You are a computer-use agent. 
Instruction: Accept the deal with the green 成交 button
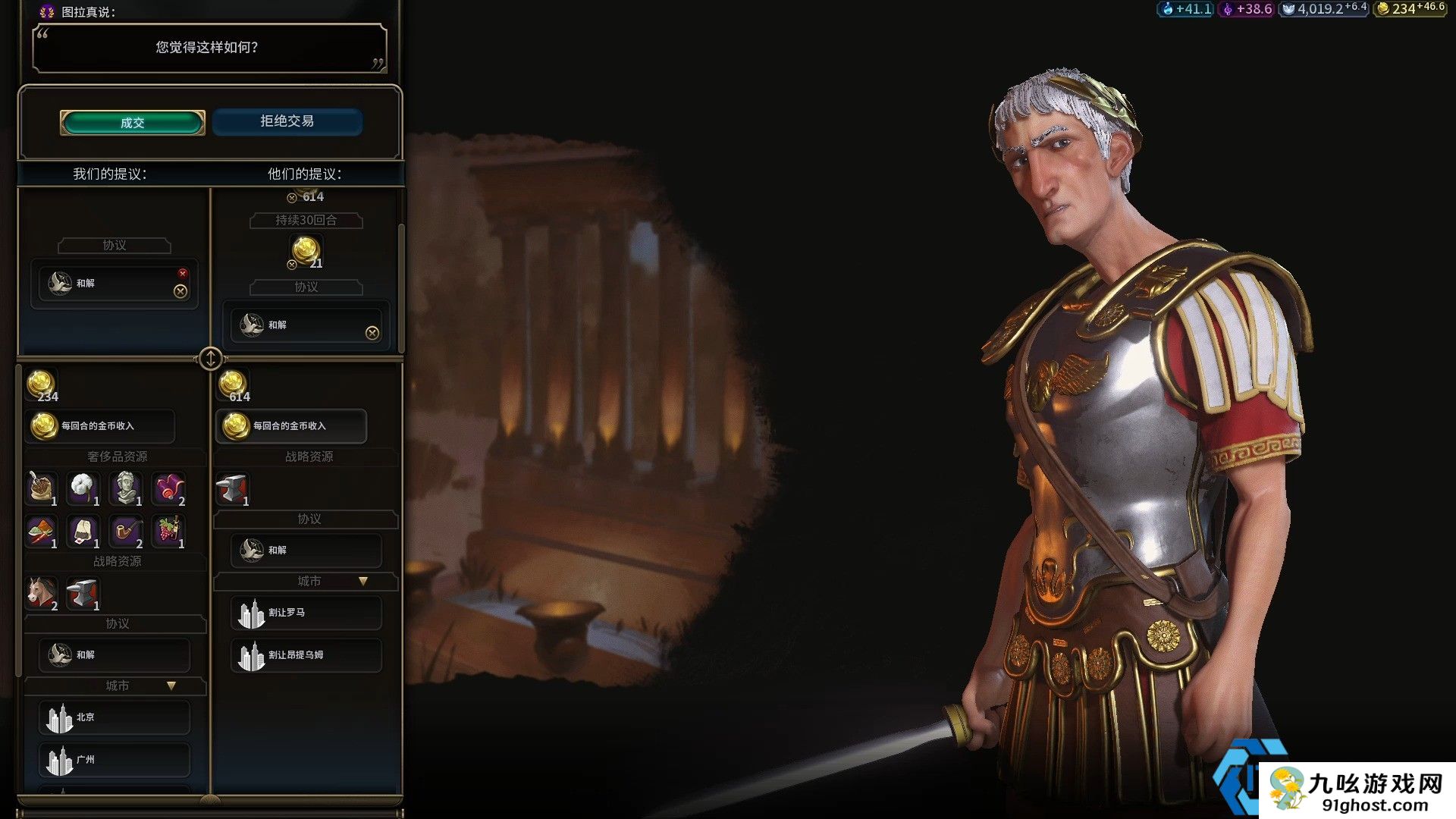click(x=132, y=123)
